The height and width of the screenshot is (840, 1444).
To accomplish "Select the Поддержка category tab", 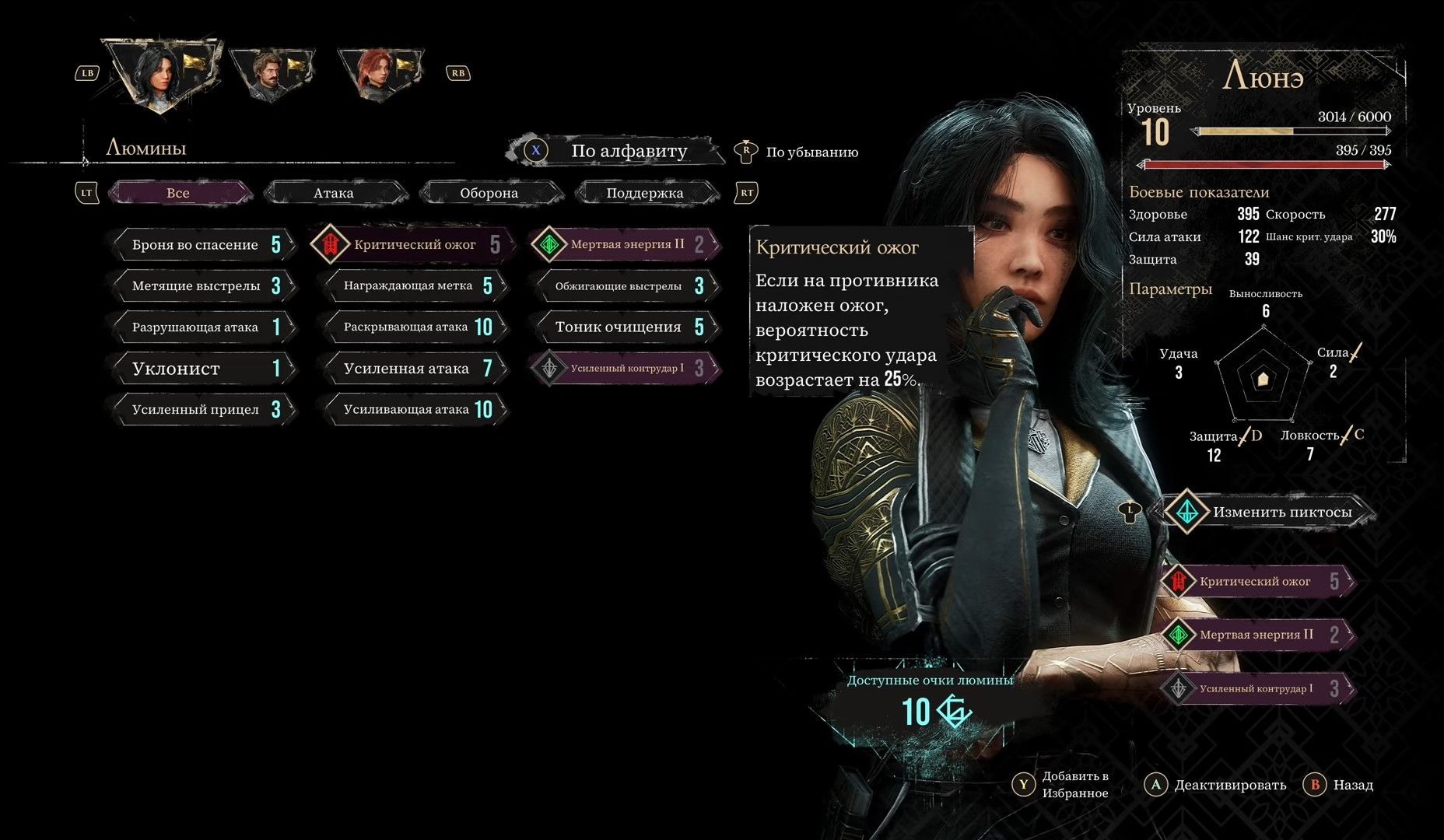I will click(644, 193).
